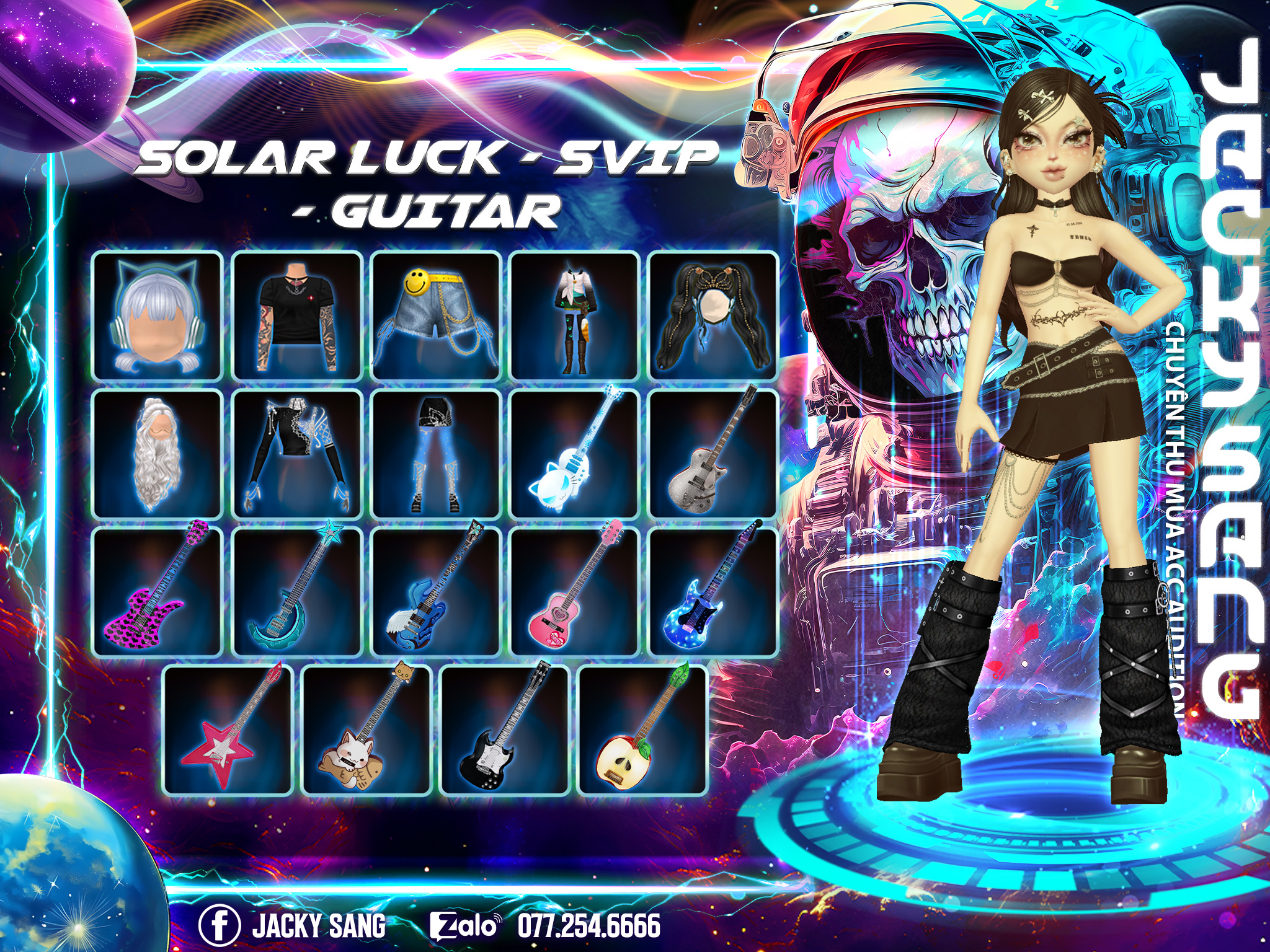The image size is (1270, 952).
Task: Pick the black top with long gloves
Action: 297,454
